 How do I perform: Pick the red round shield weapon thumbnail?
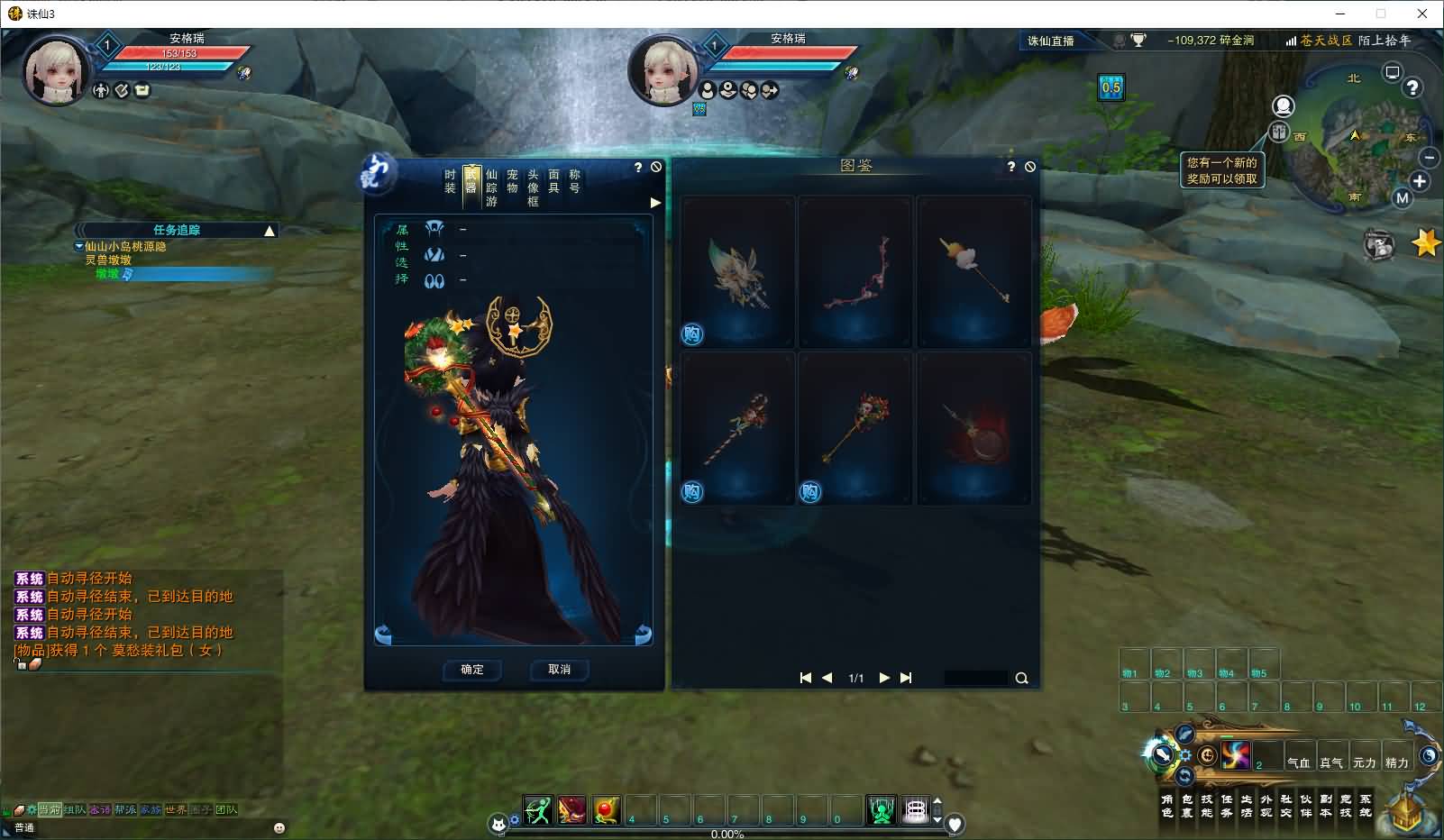coord(973,429)
